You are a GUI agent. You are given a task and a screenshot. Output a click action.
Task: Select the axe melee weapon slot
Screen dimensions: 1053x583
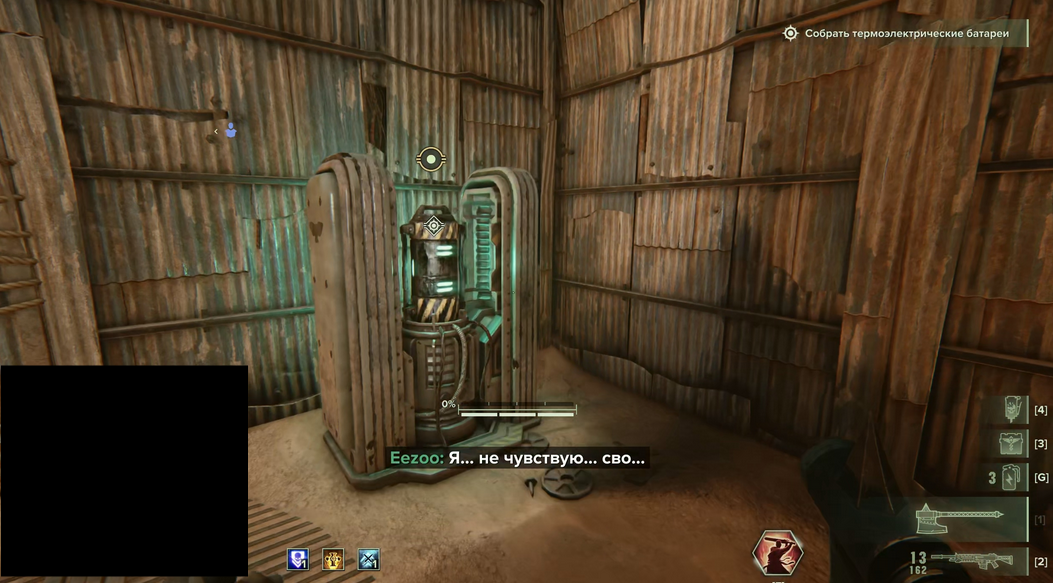click(x=958, y=516)
